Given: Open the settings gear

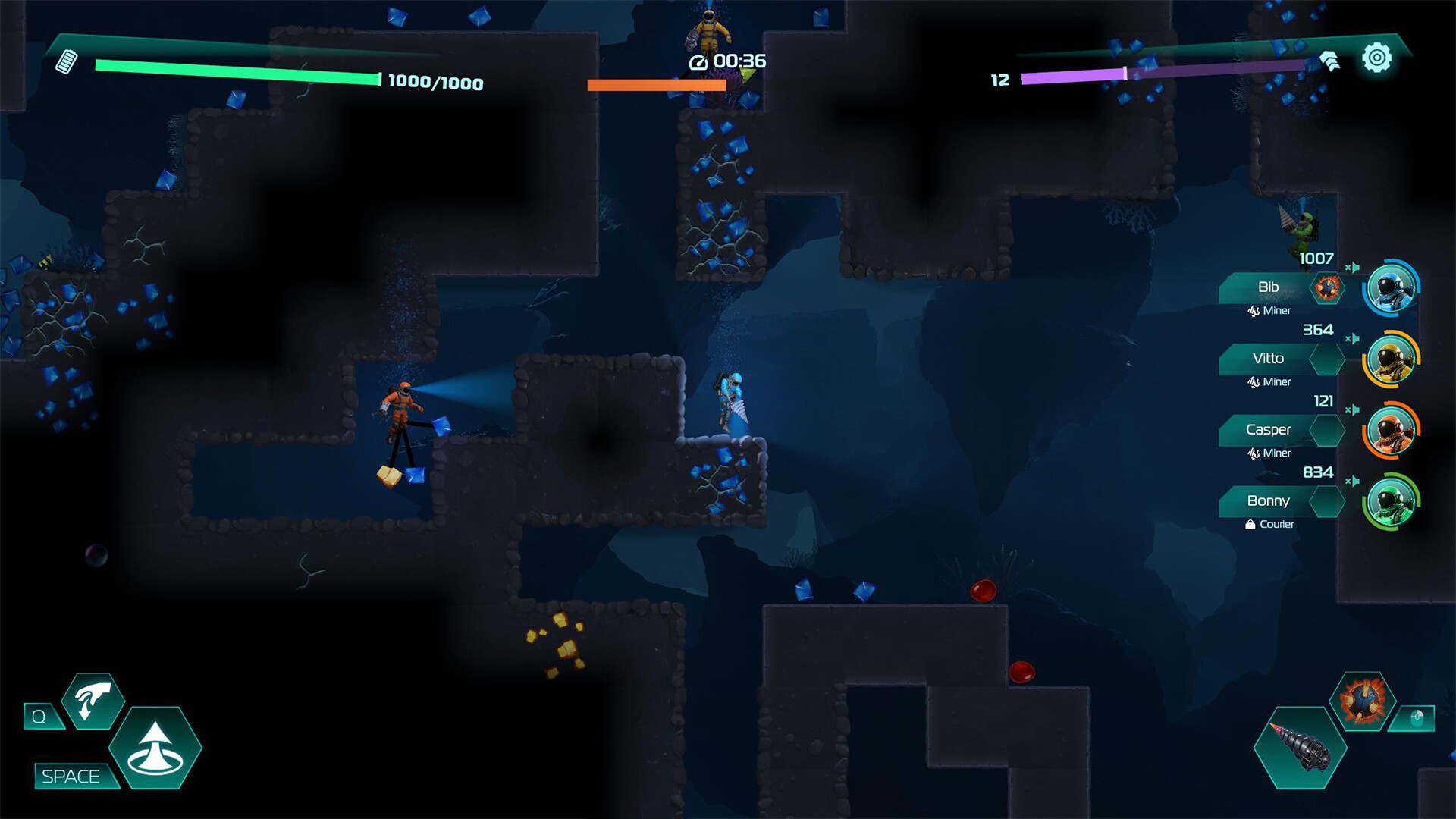Looking at the screenshot, I should point(1376,58).
